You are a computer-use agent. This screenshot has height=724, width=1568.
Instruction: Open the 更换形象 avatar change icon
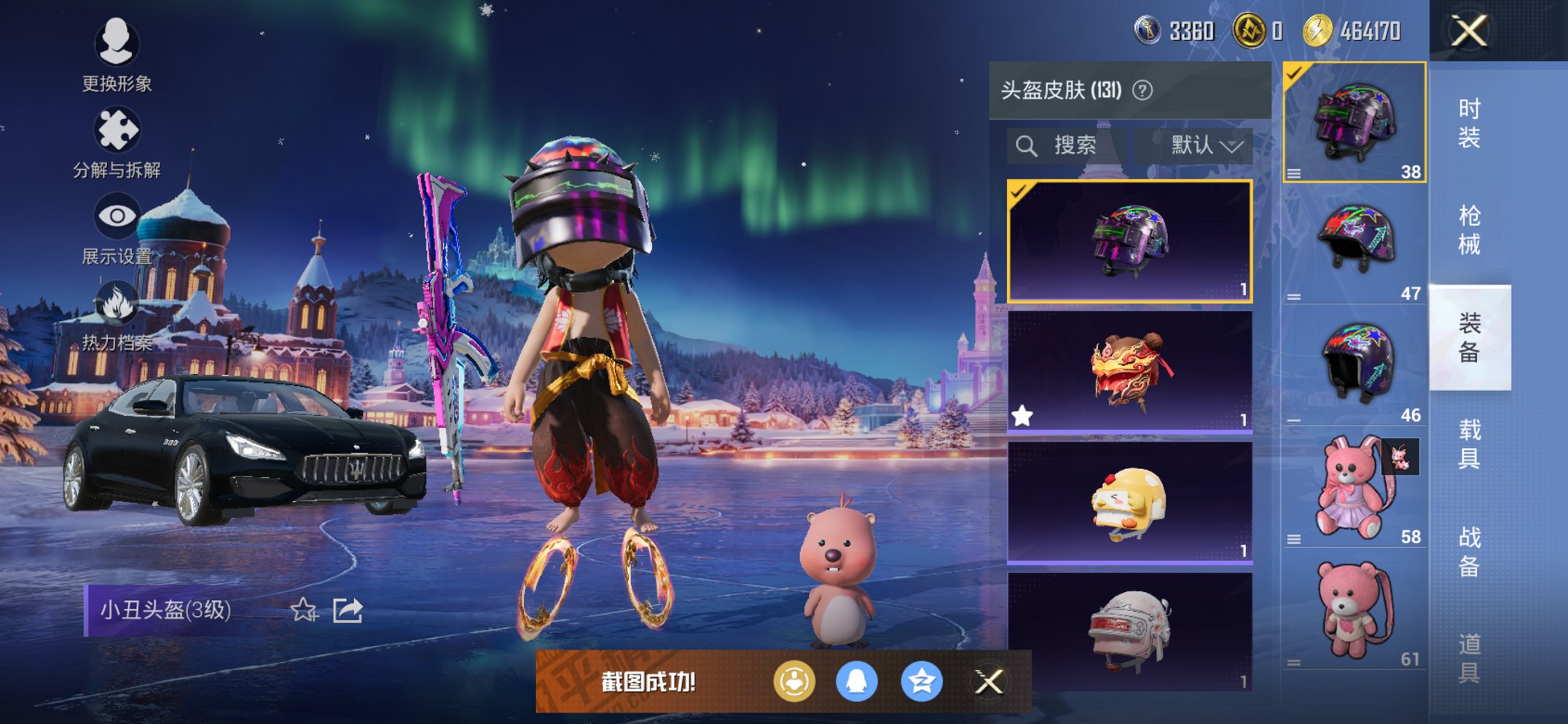pyautogui.click(x=117, y=45)
